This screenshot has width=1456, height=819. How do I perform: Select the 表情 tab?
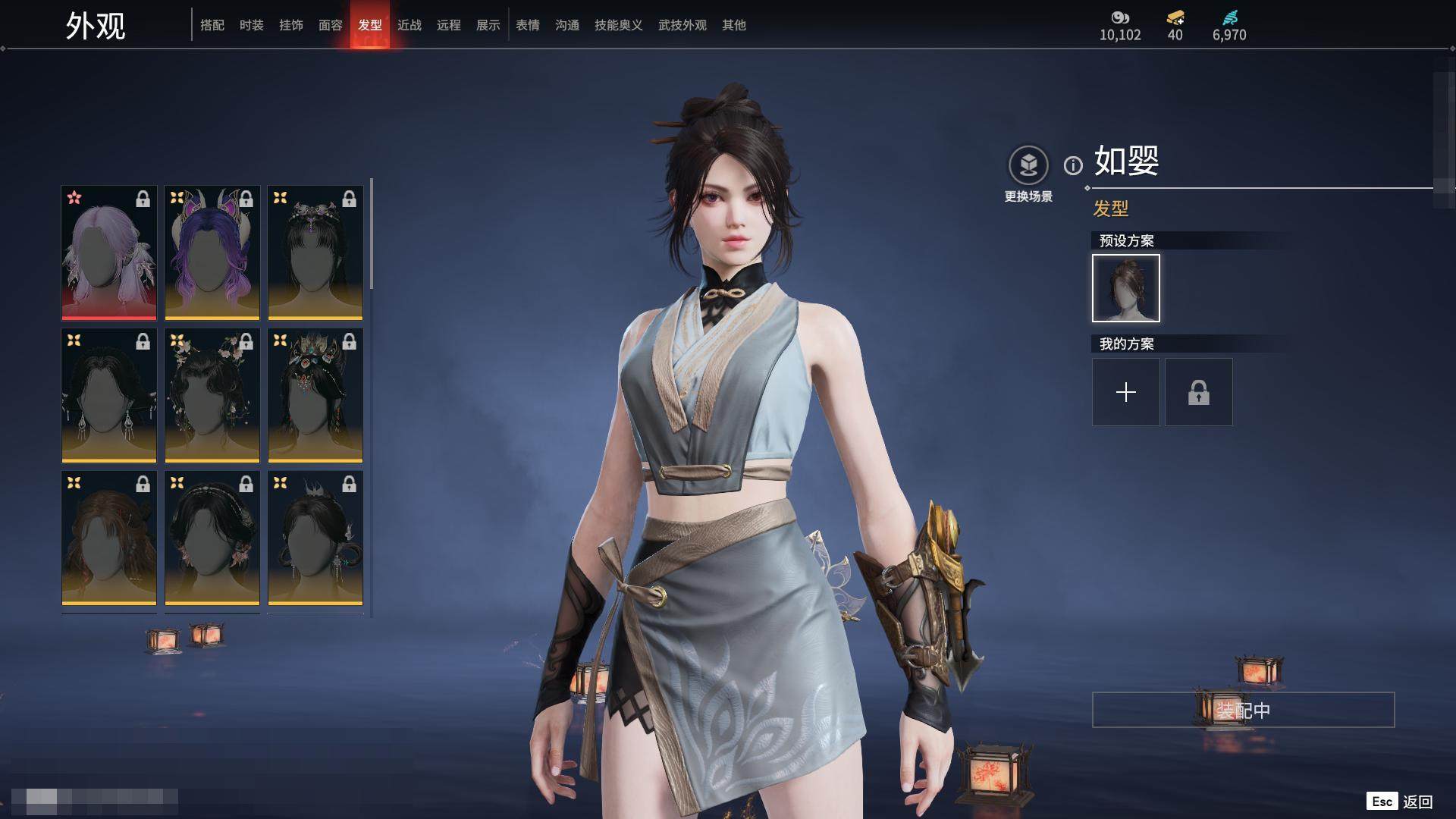(x=528, y=25)
